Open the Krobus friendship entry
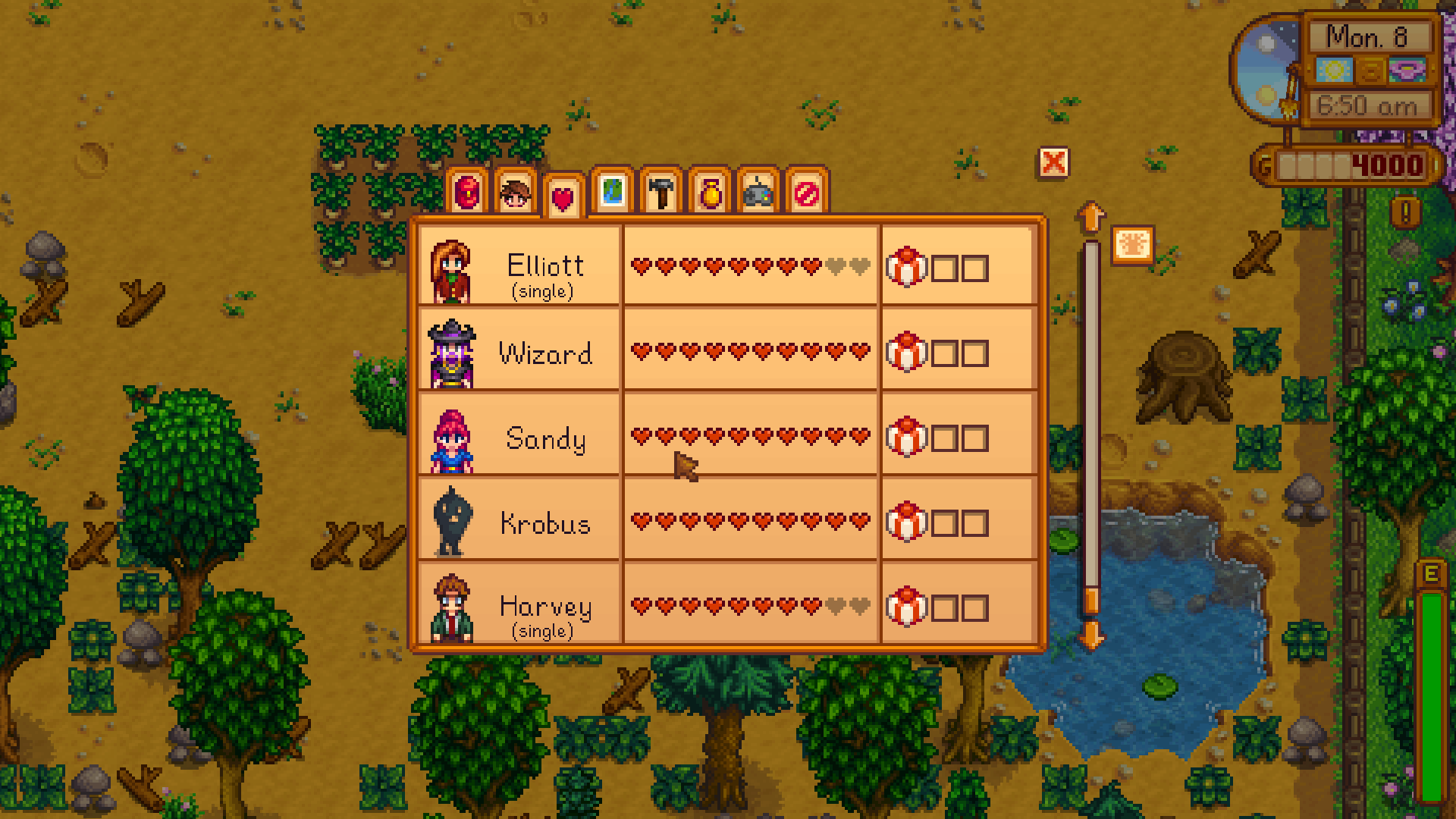The image size is (1456, 819). point(544,522)
